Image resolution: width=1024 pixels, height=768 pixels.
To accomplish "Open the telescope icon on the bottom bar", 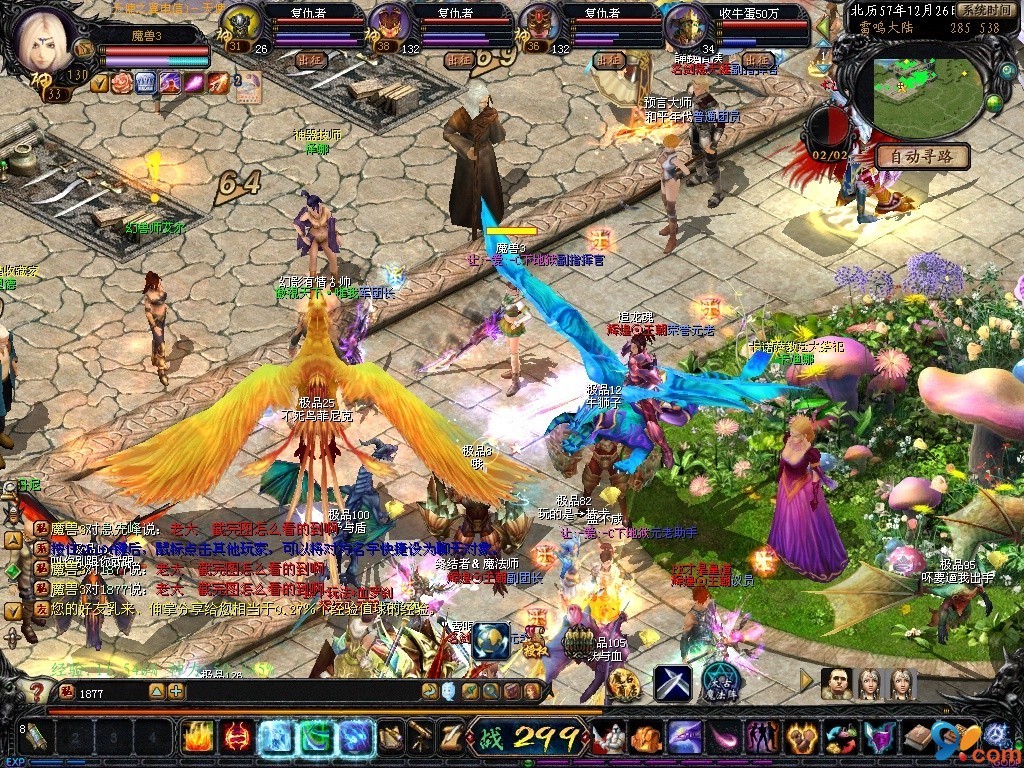I will point(421,738).
